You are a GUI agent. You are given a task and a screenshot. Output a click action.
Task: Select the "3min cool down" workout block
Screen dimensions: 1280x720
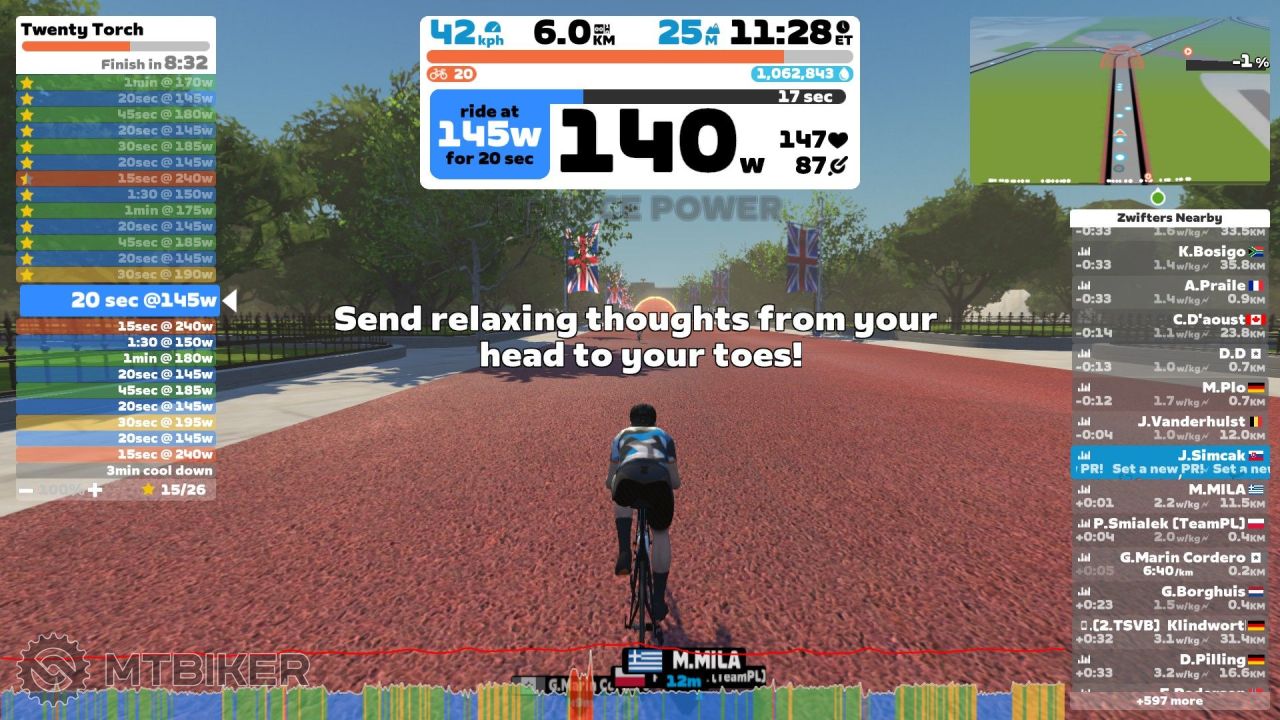coord(116,470)
